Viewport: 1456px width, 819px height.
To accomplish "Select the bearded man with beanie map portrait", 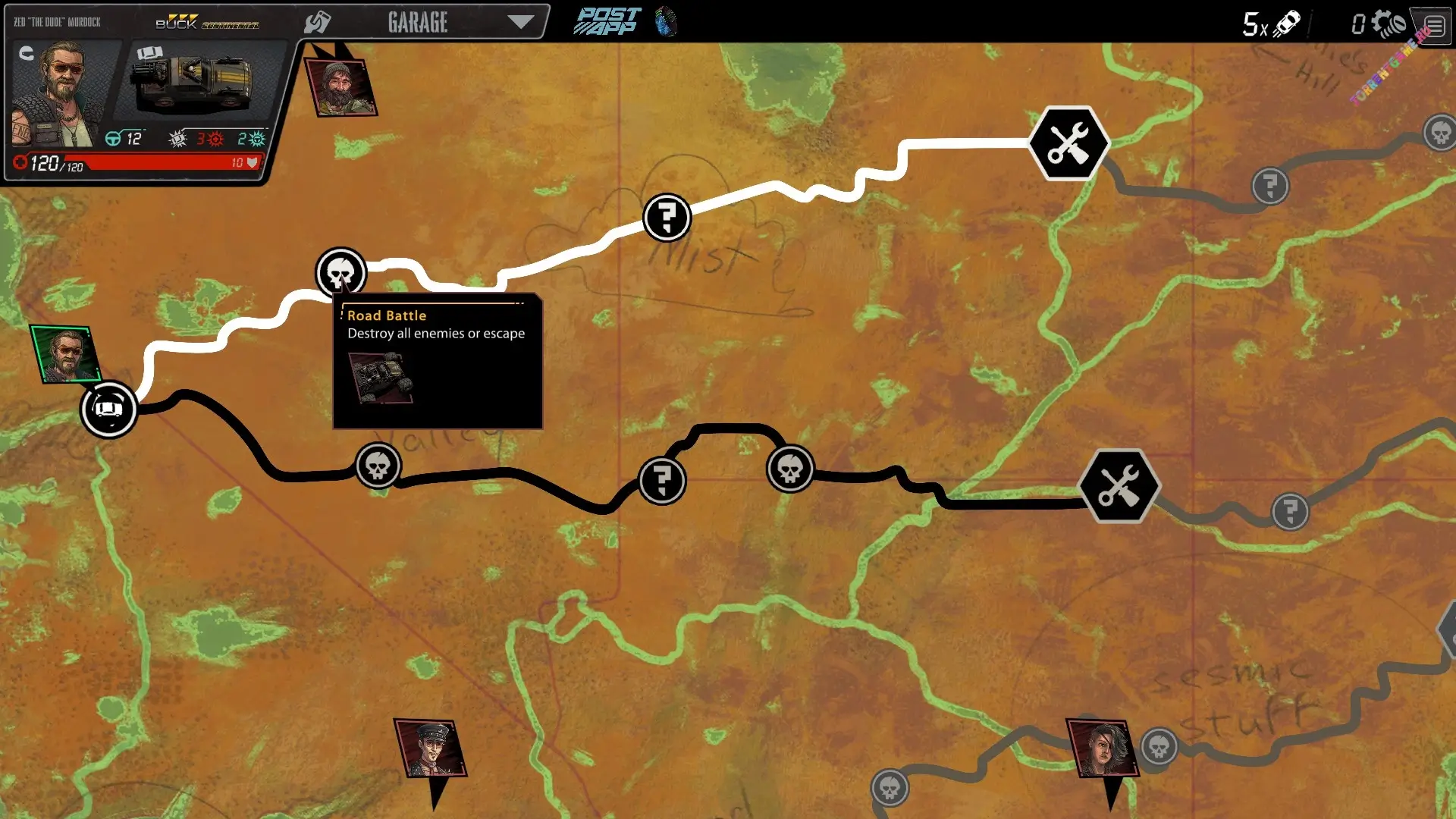I will point(340,87).
